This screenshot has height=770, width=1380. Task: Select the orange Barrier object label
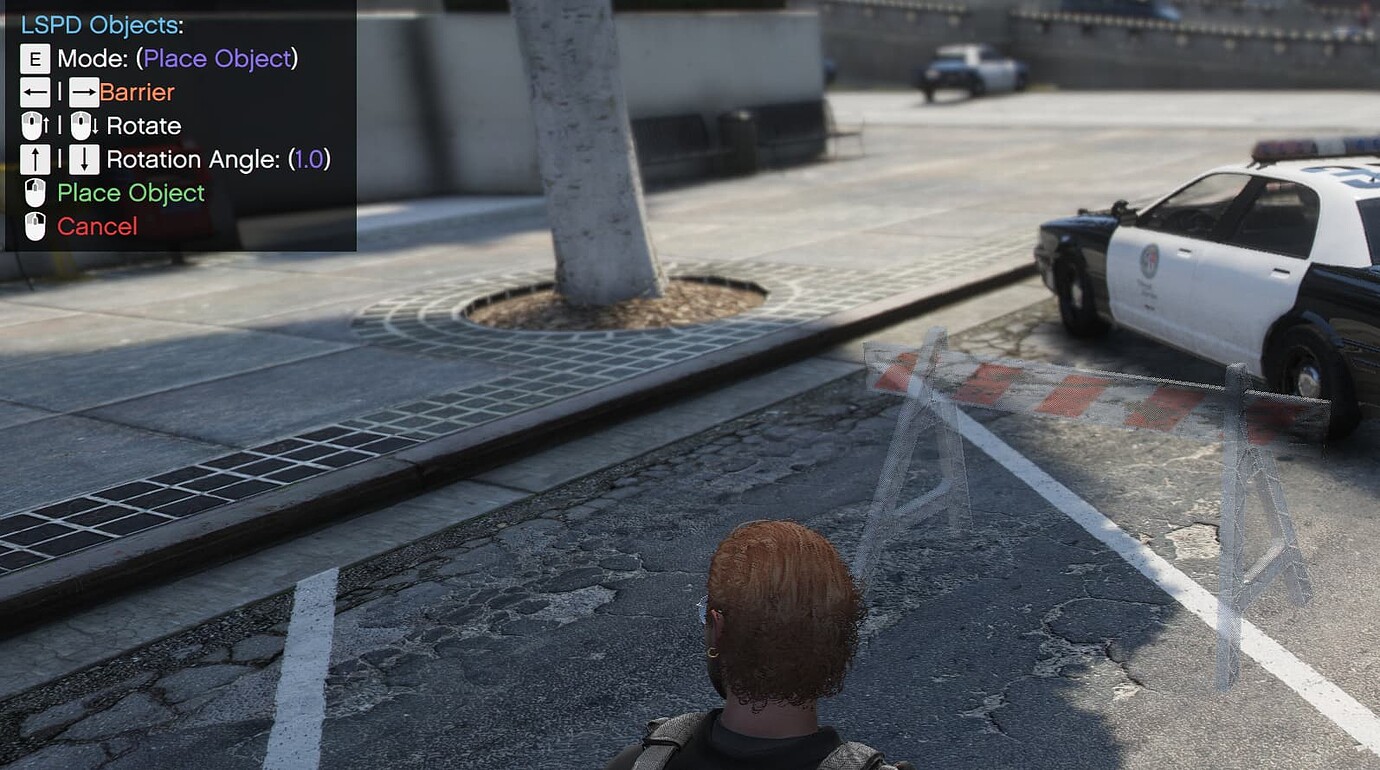point(136,92)
